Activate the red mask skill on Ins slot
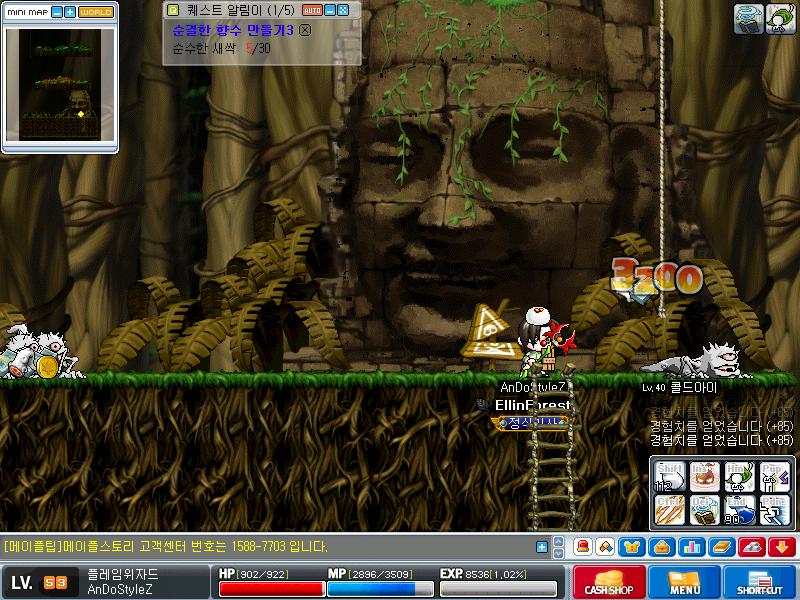Viewport: 800px width, 600px height. click(704, 476)
